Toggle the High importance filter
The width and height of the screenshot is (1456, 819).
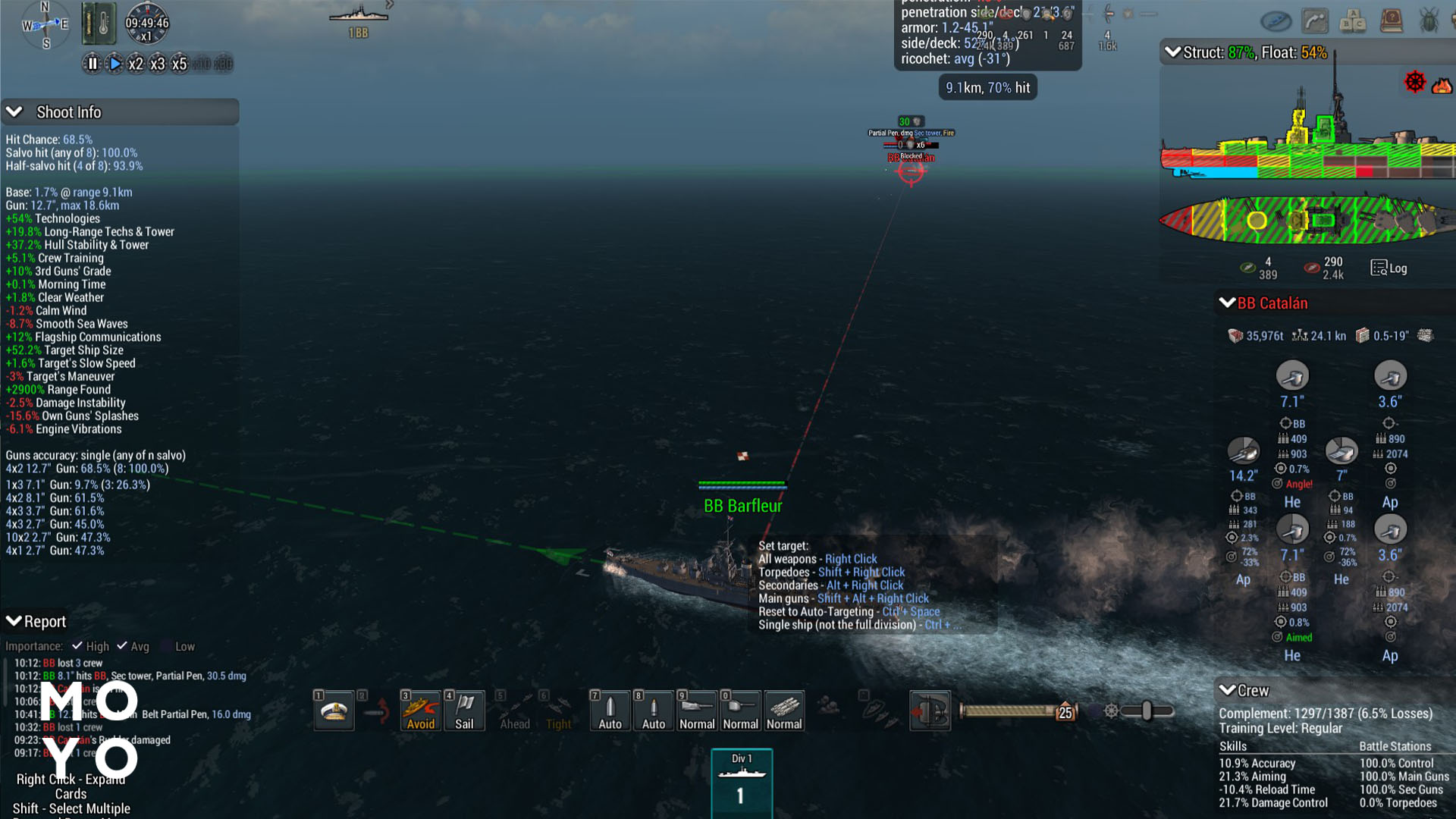coord(77,646)
